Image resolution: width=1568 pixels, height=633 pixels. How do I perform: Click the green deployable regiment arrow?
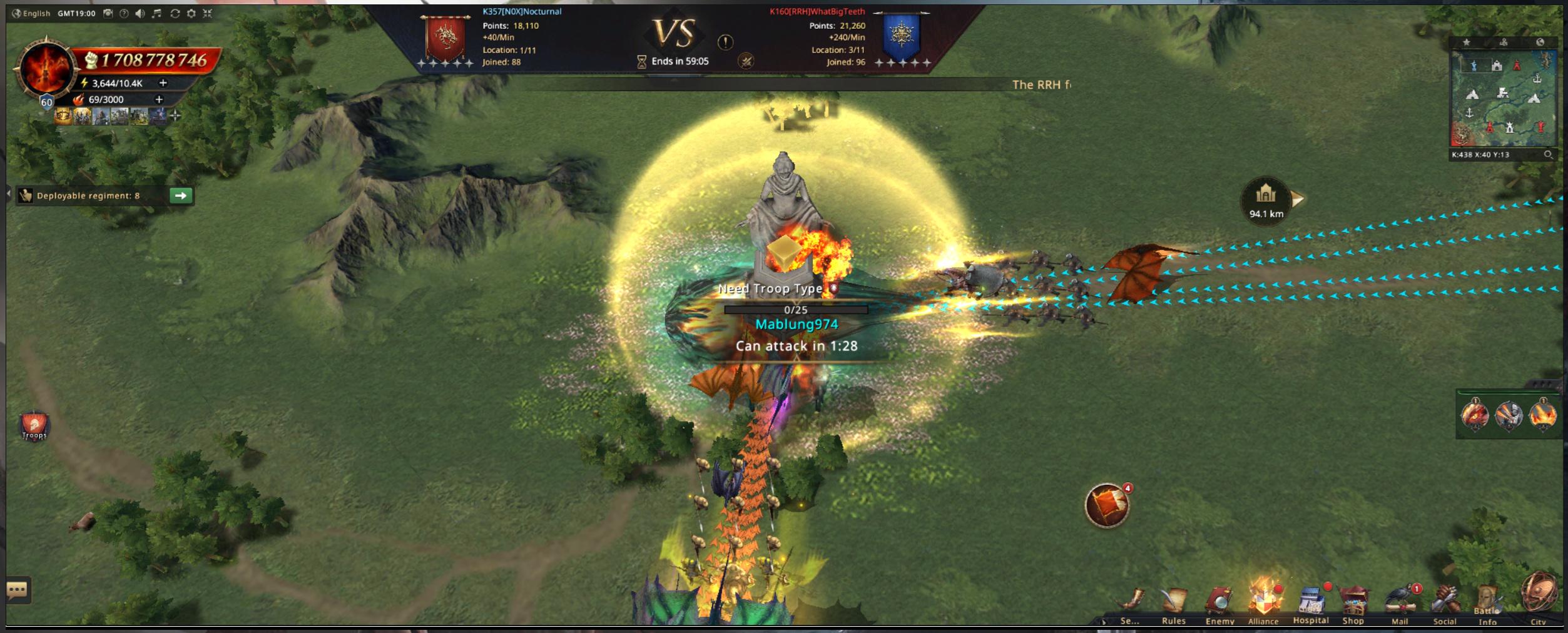pos(181,196)
